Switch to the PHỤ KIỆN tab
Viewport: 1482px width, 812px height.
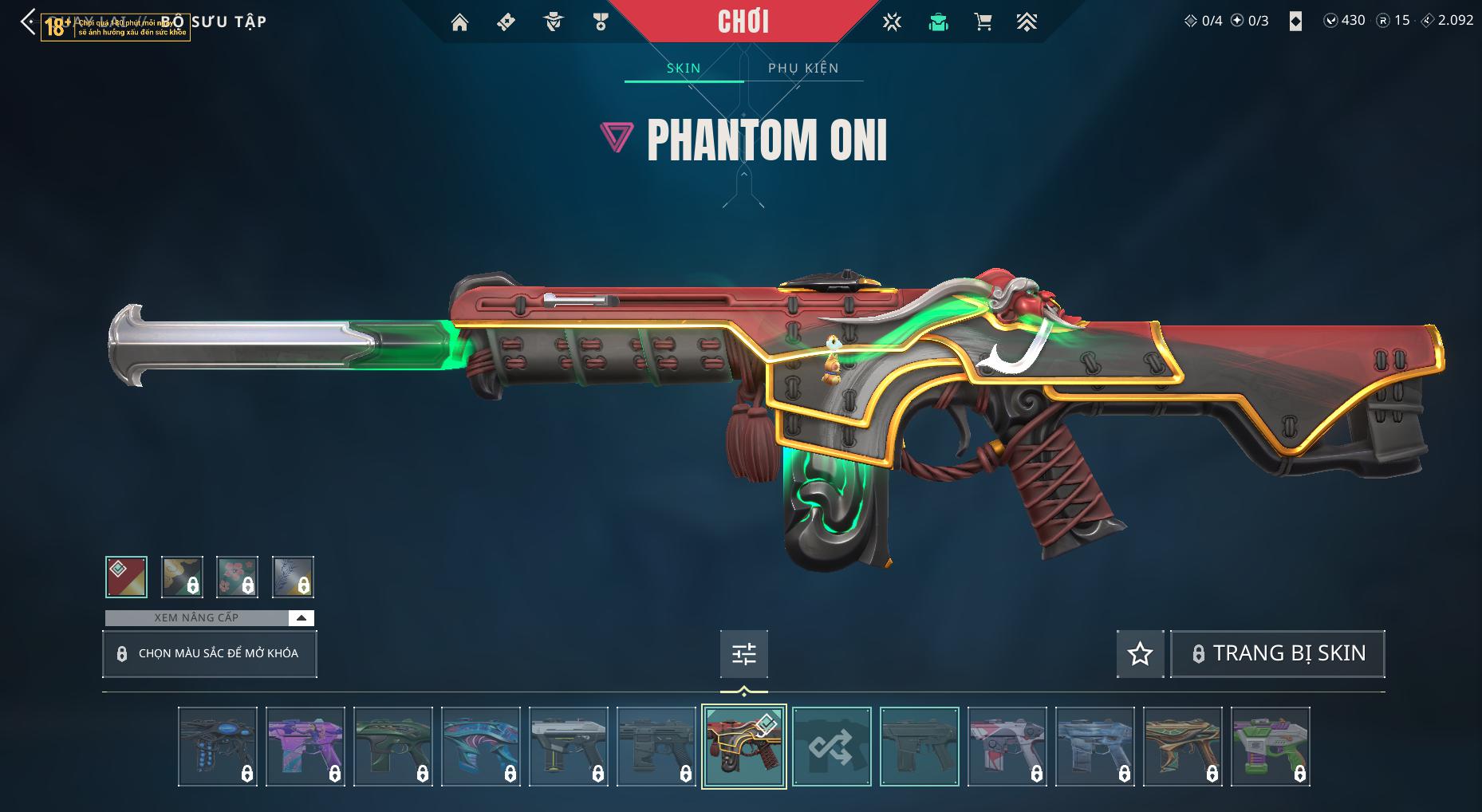[x=803, y=68]
